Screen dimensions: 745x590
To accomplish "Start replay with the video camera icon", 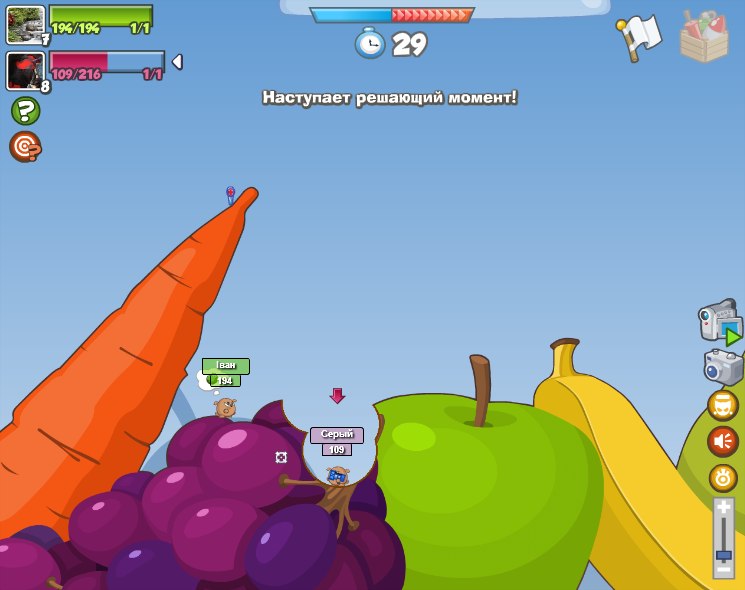I will click(x=720, y=323).
